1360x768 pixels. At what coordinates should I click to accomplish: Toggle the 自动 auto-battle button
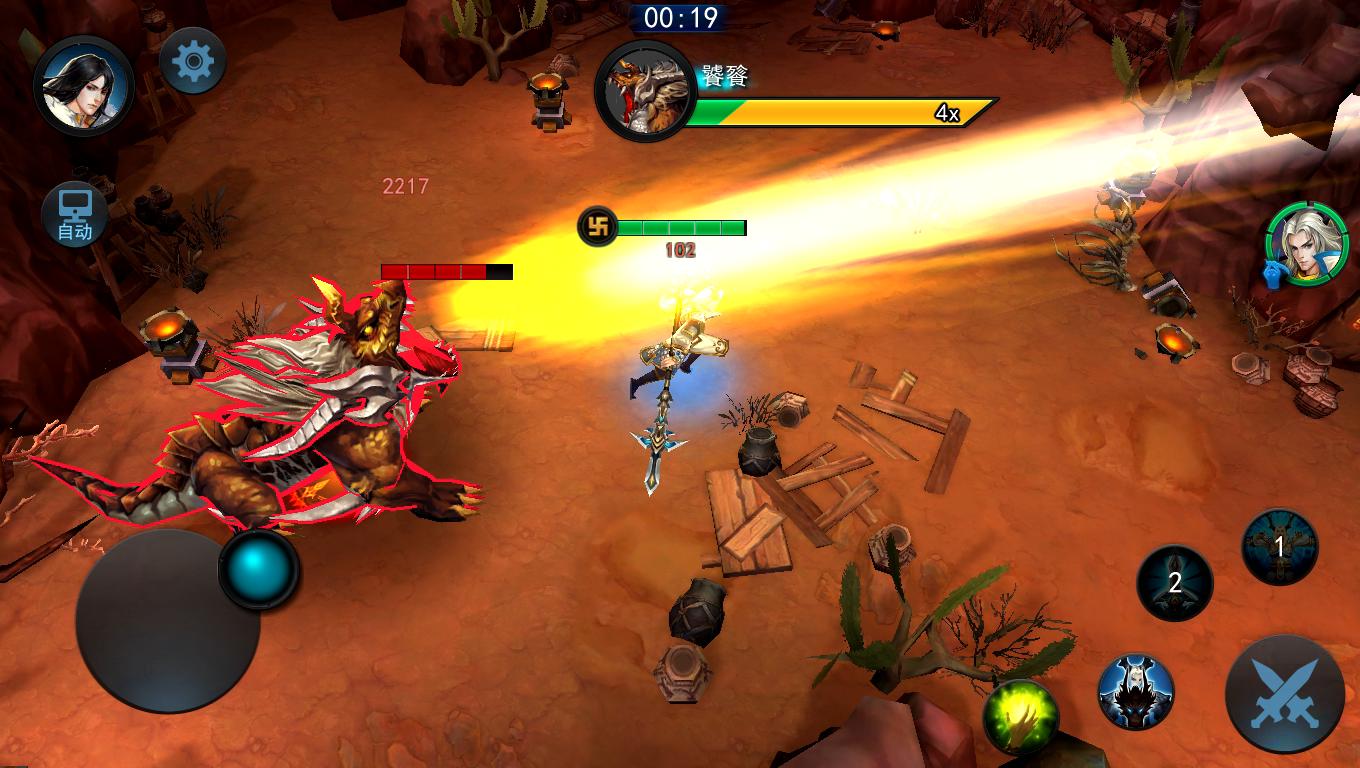75,215
